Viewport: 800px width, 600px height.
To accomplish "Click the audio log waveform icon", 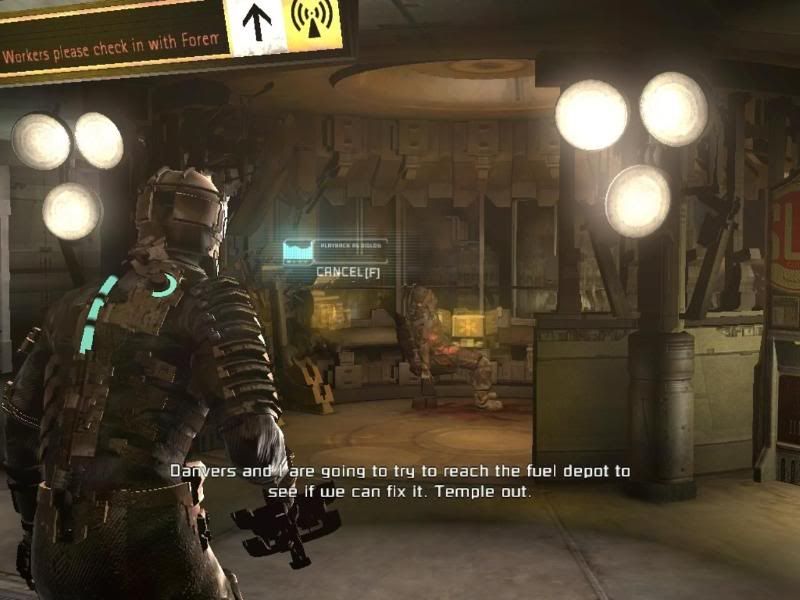I will pyautogui.click(x=297, y=250).
